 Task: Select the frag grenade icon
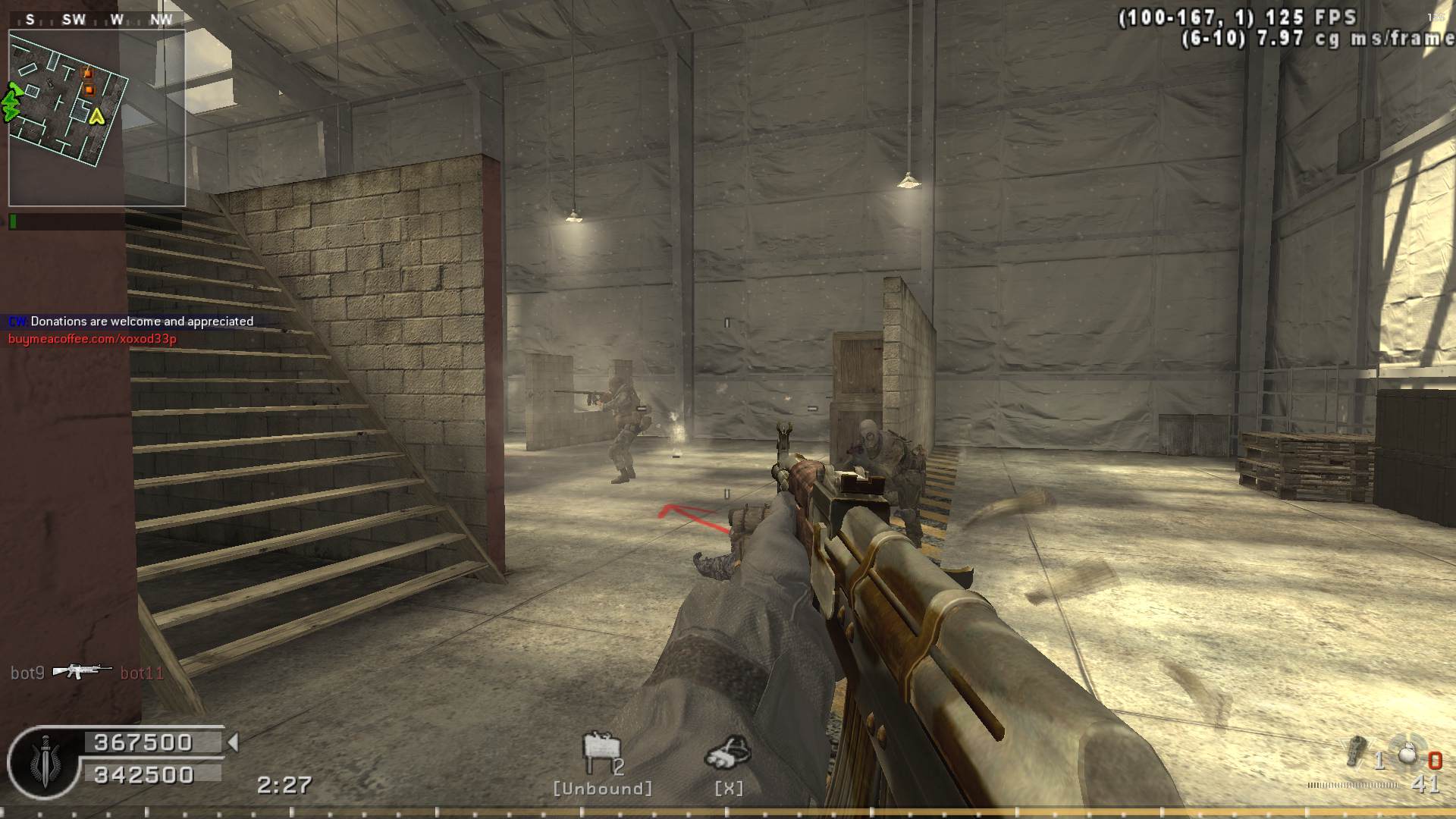pyautogui.click(x=1407, y=755)
